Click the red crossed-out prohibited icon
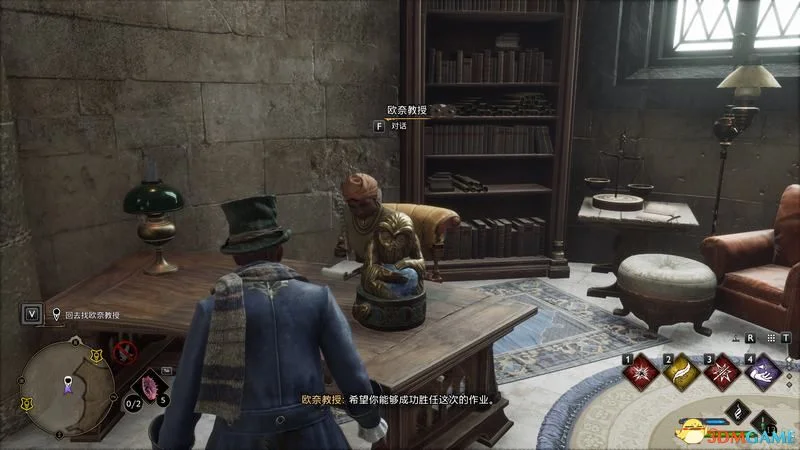Screen dimensions: 800x450 tap(125, 351)
